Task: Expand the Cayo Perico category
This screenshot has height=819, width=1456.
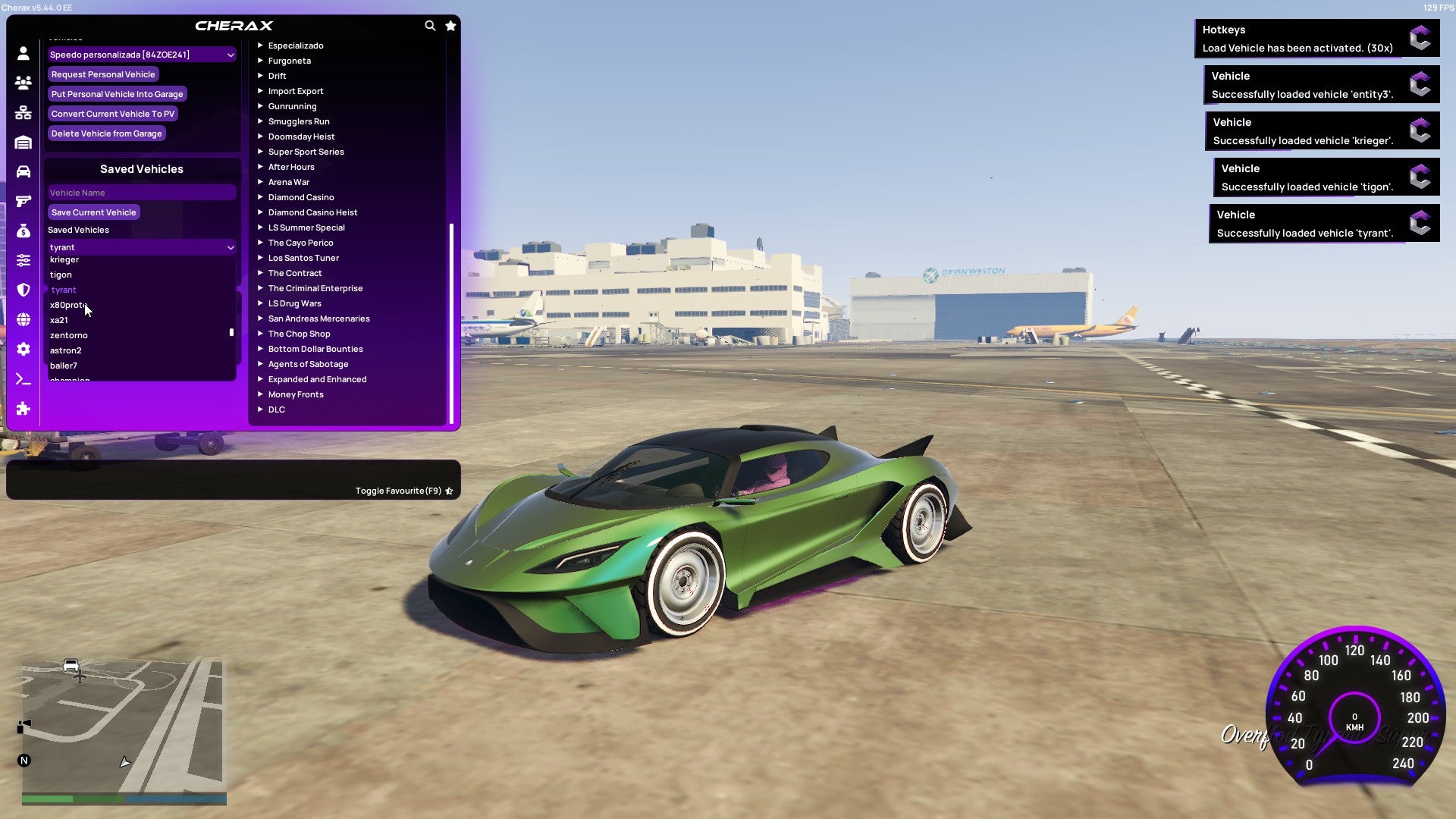Action: tap(300, 243)
